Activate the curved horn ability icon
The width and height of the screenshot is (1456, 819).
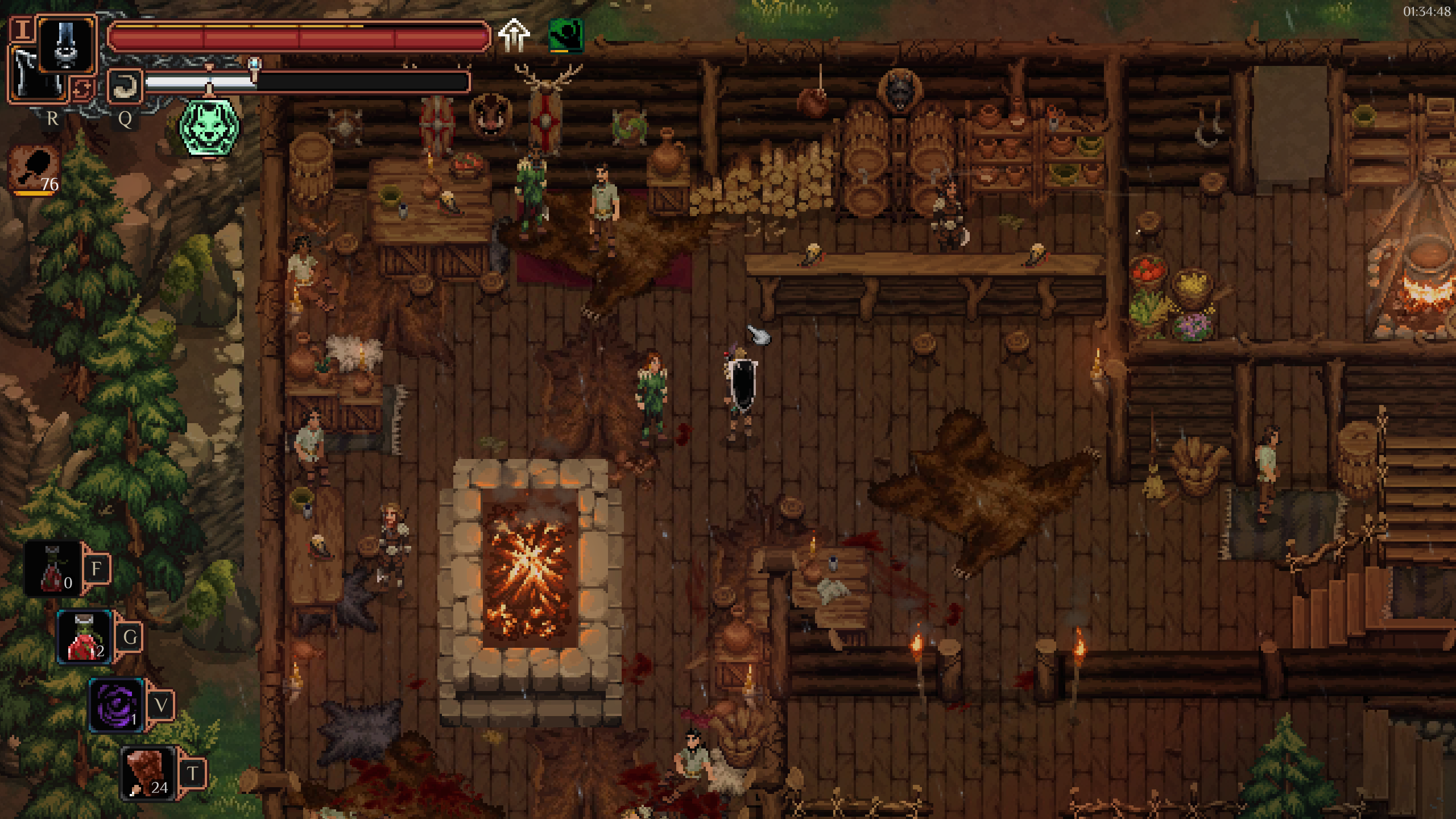pos(124,86)
